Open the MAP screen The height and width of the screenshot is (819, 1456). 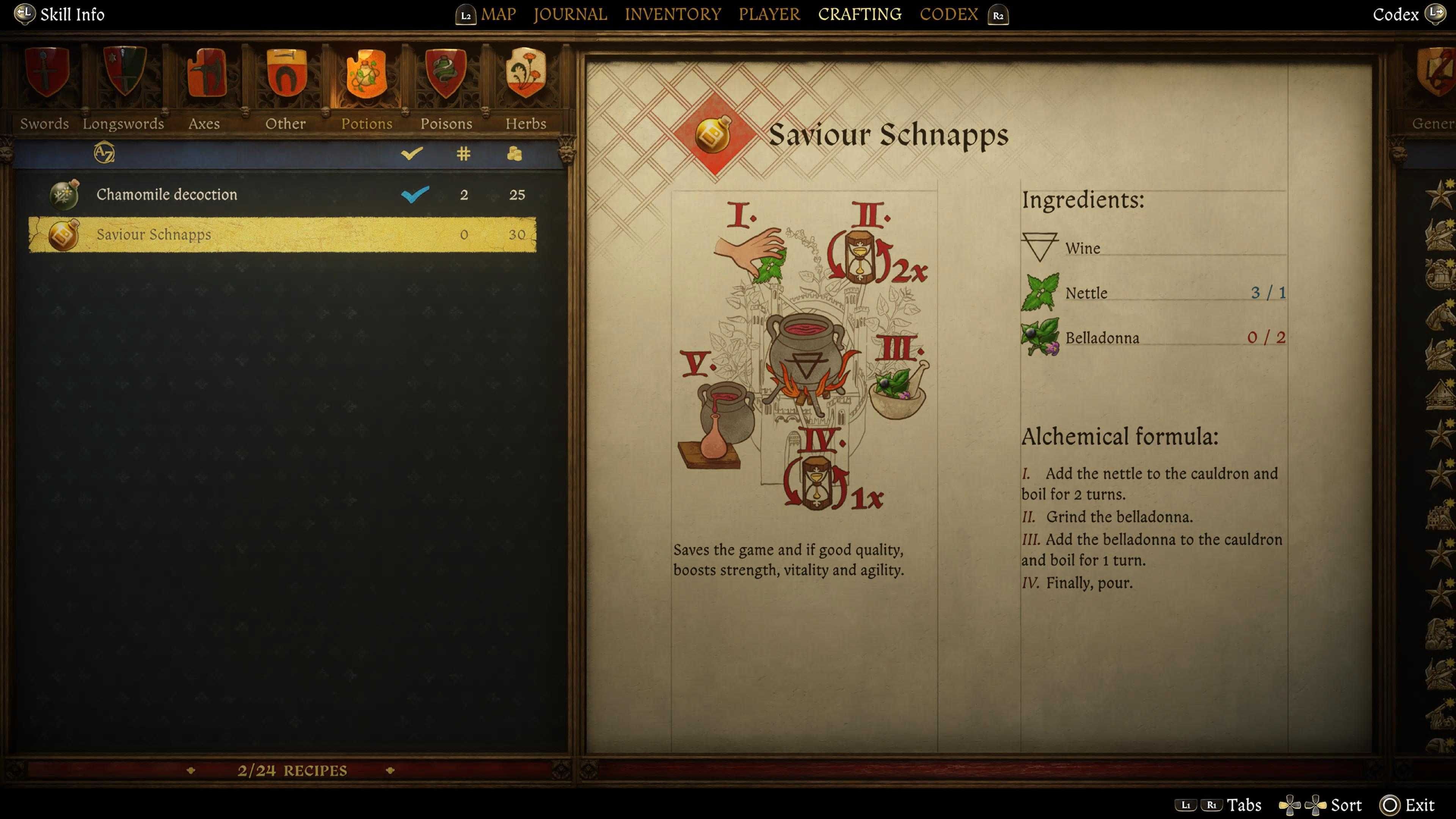[x=498, y=14]
